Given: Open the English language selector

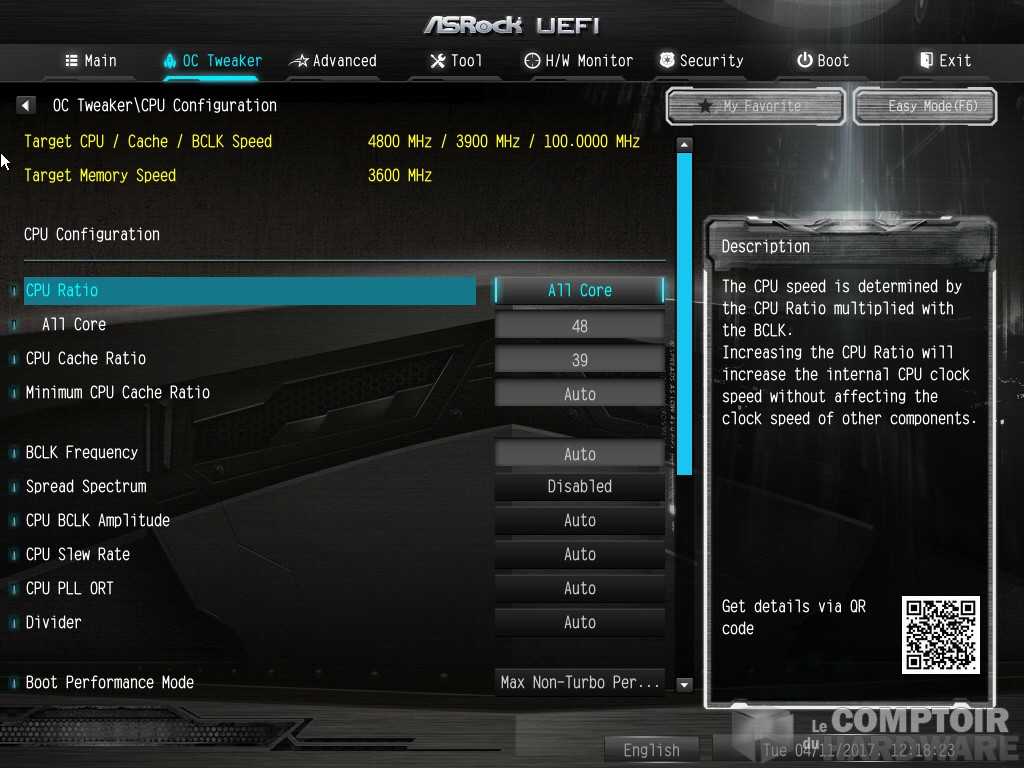Looking at the screenshot, I should (651, 750).
